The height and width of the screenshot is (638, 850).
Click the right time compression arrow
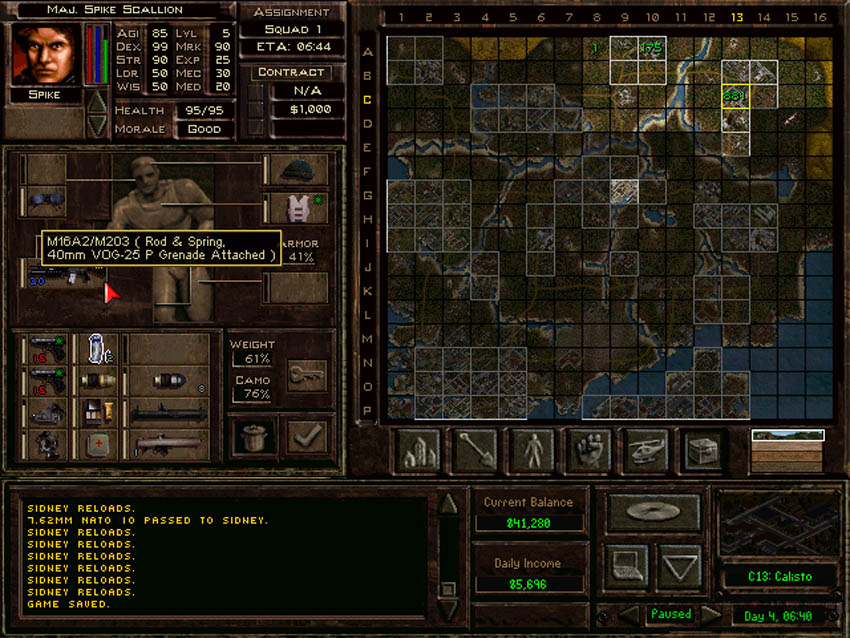tap(711, 614)
